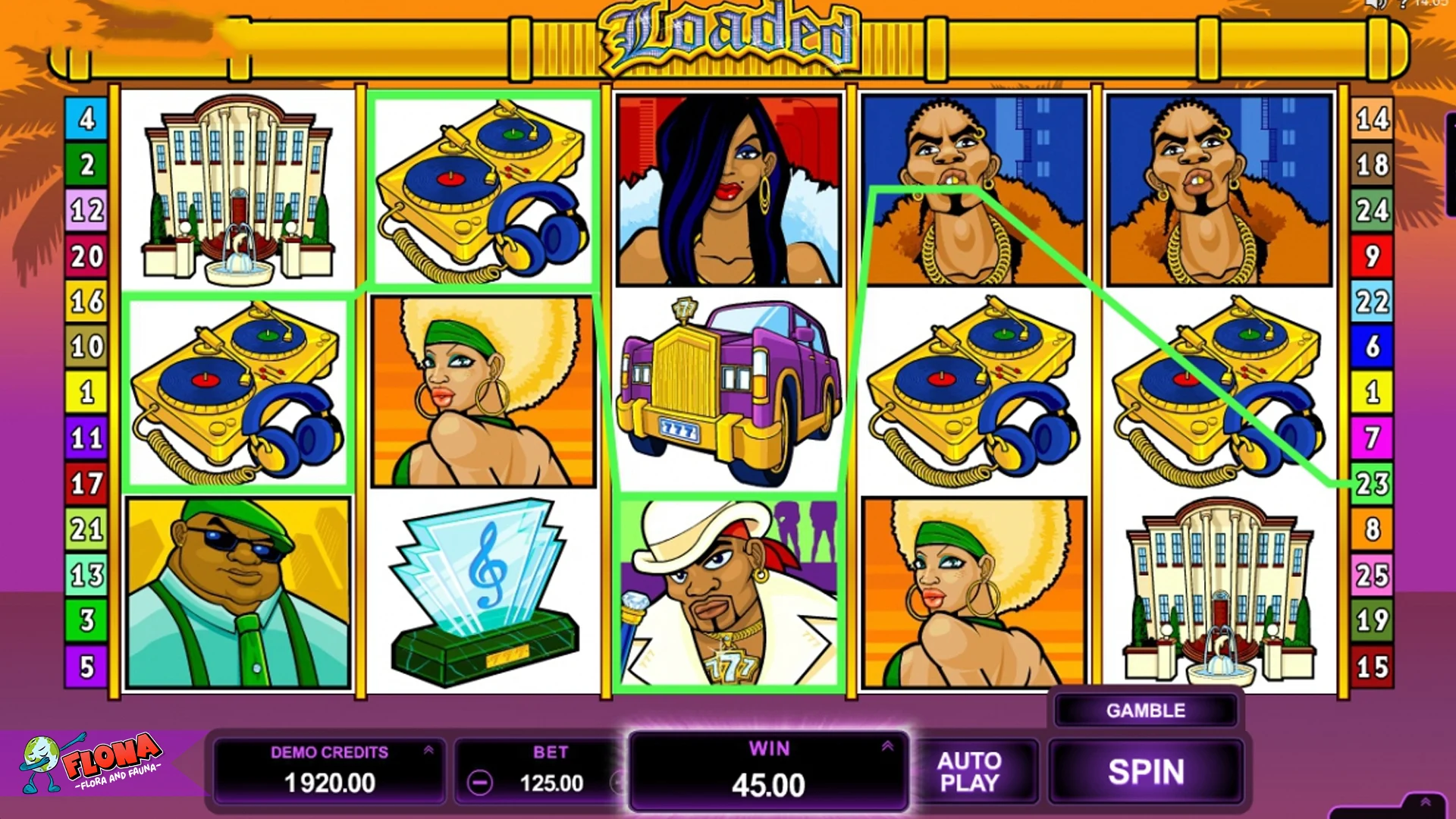Toggle the sound speaker icon
Image resolution: width=1456 pixels, height=819 pixels.
(1375, 4)
